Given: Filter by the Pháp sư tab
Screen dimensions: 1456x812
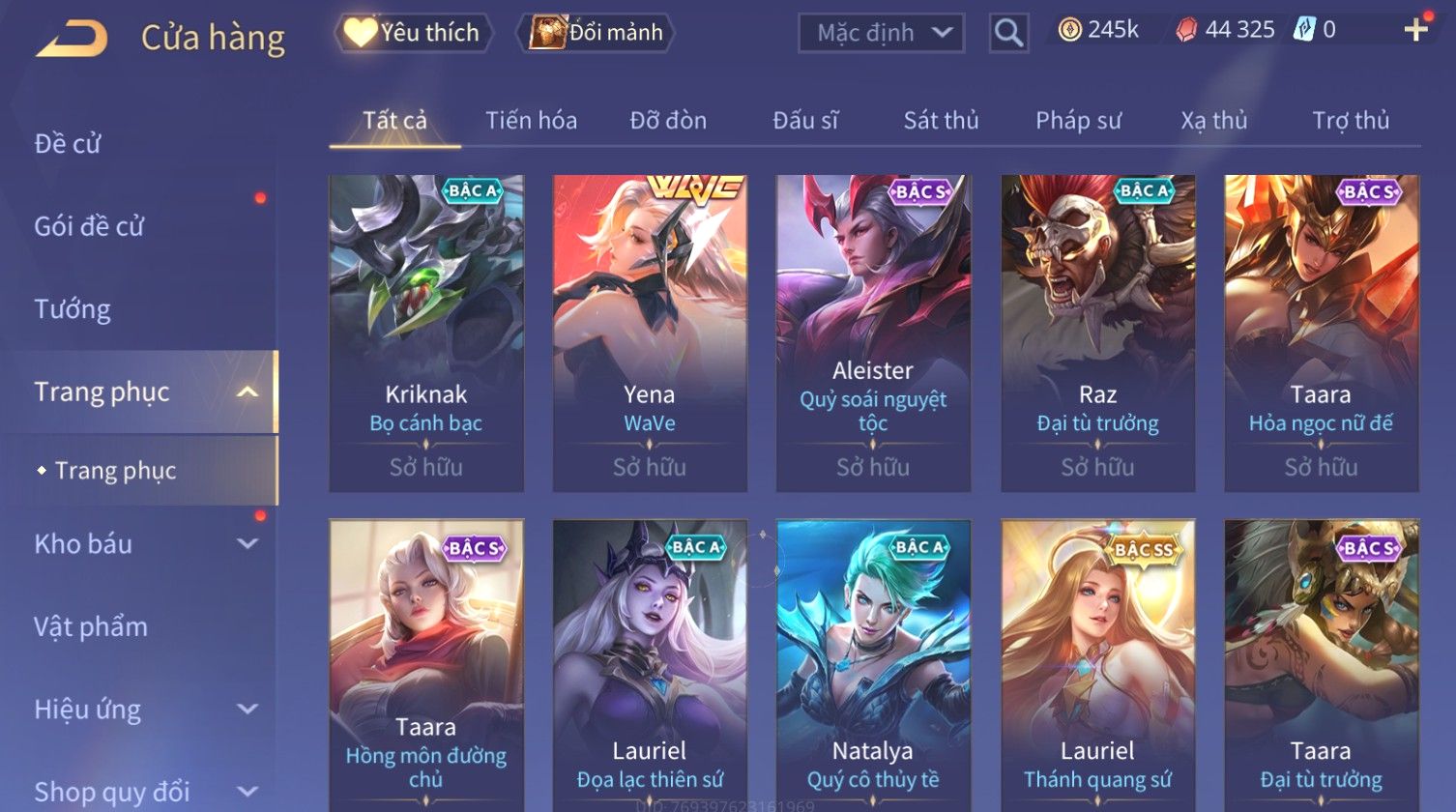Looking at the screenshot, I should [1078, 121].
